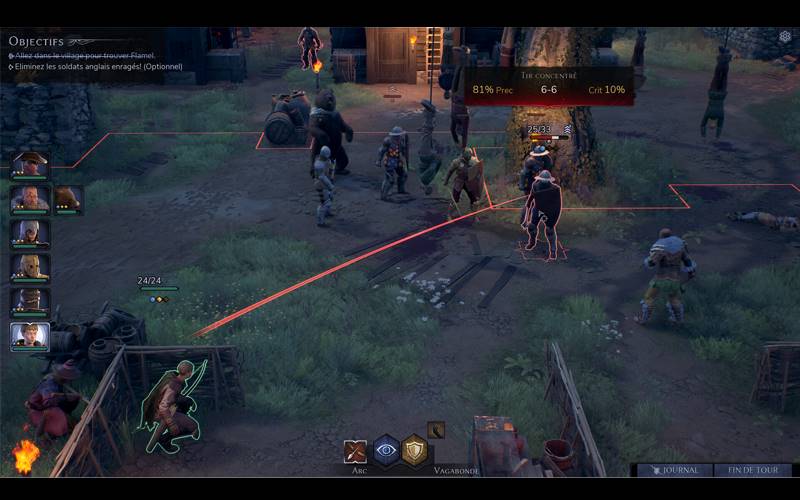Select the tricorn hat character portrait

(29, 165)
